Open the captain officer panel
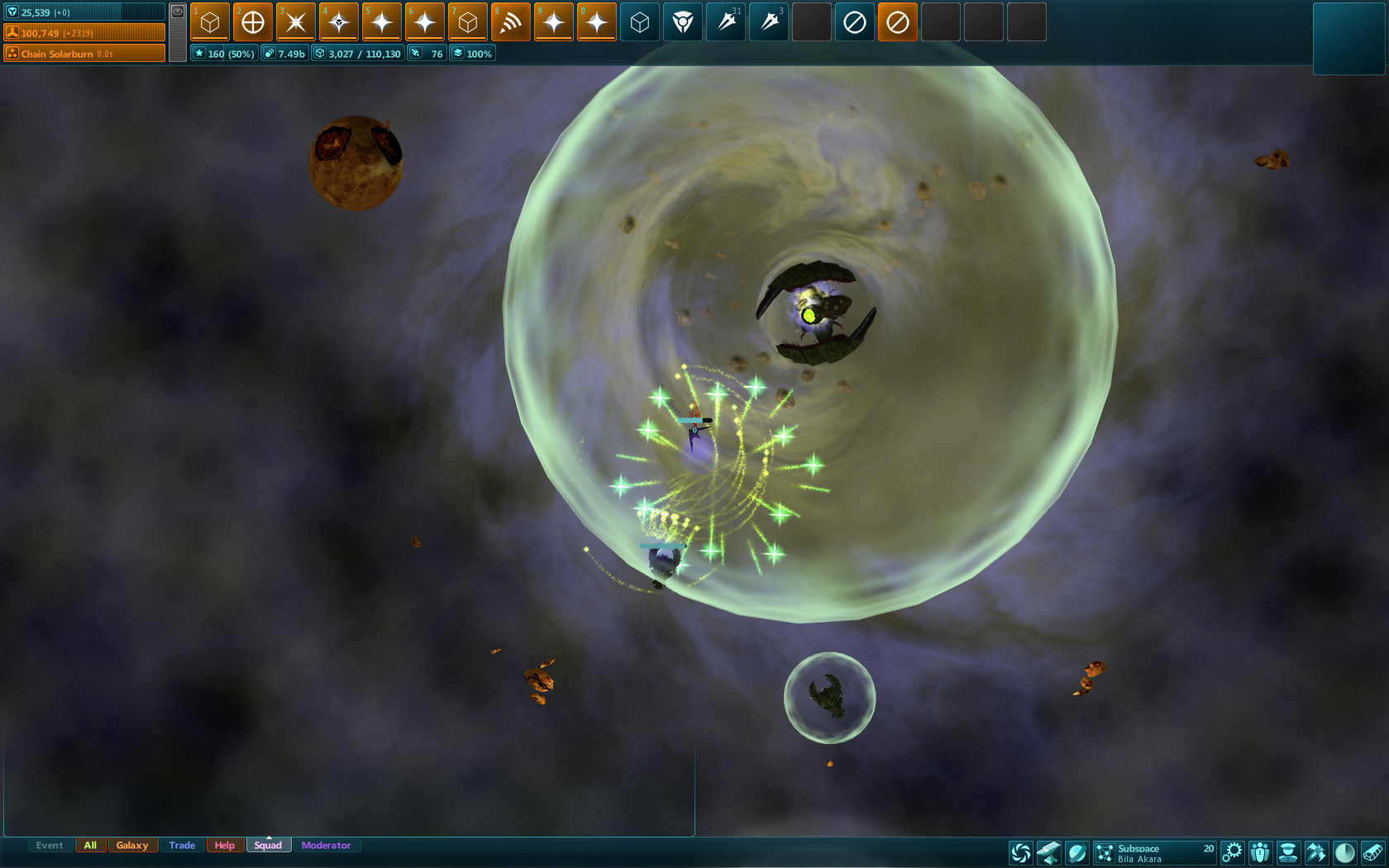The image size is (1389, 868). click(1287, 852)
